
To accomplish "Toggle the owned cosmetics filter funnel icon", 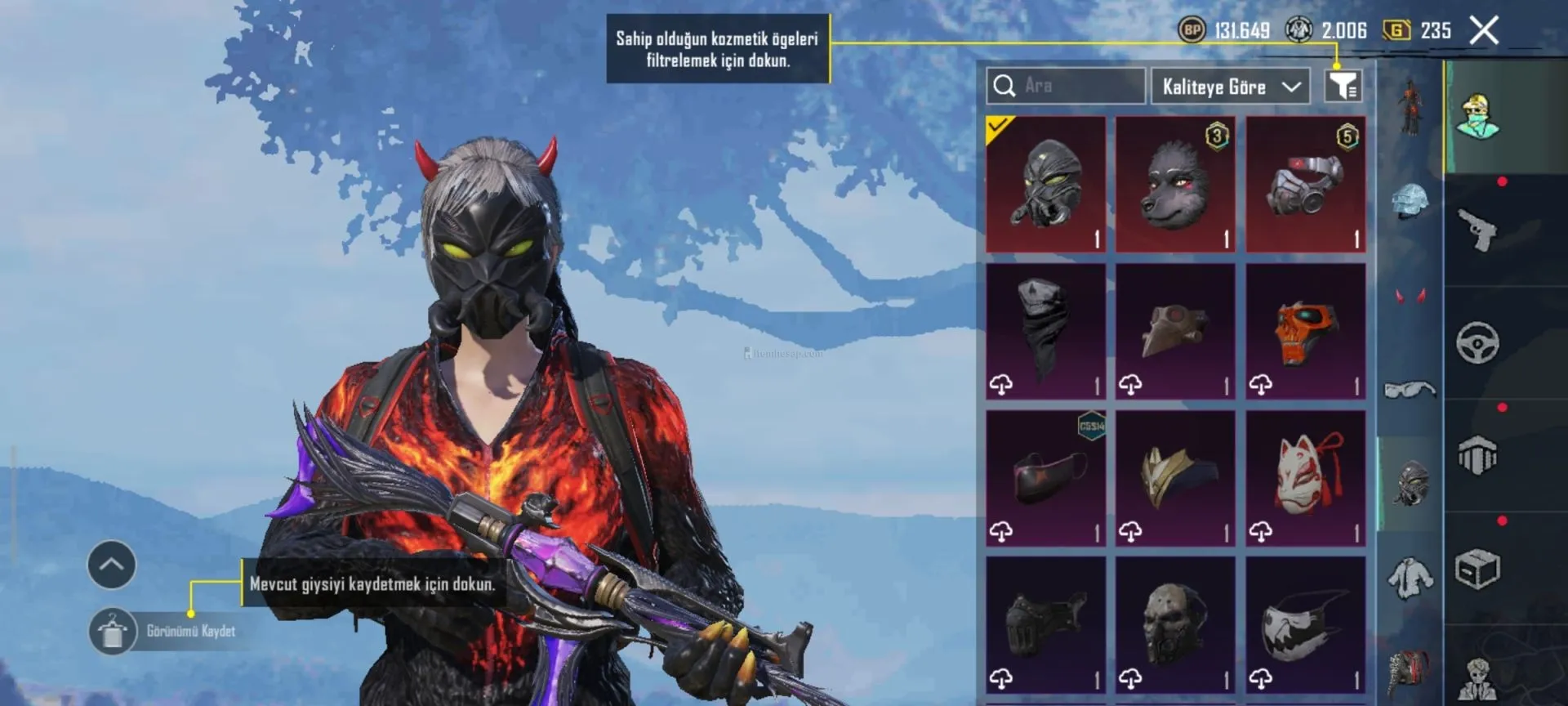I will pos(1343,86).
